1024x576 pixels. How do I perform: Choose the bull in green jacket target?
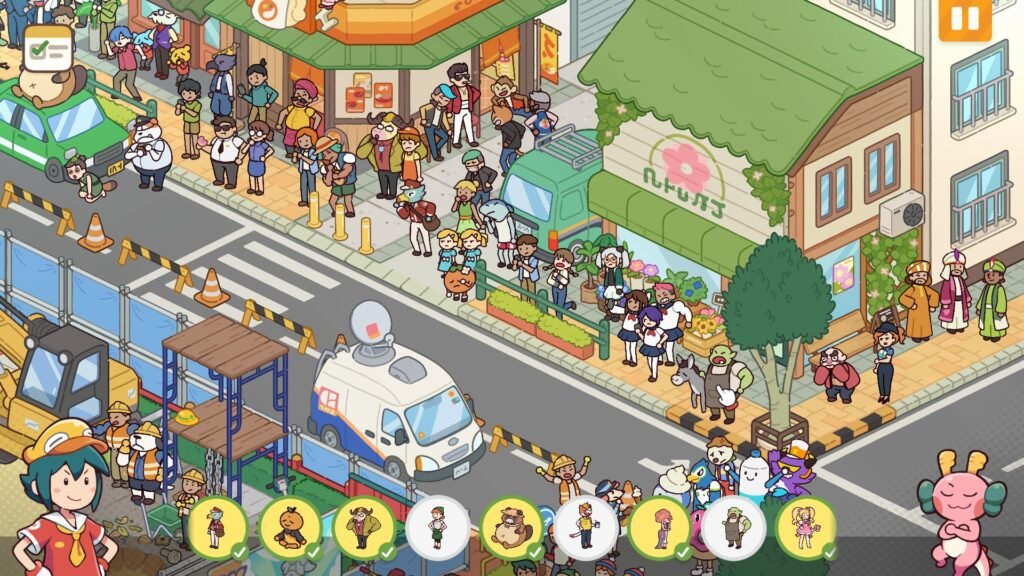tap(364, 527)
